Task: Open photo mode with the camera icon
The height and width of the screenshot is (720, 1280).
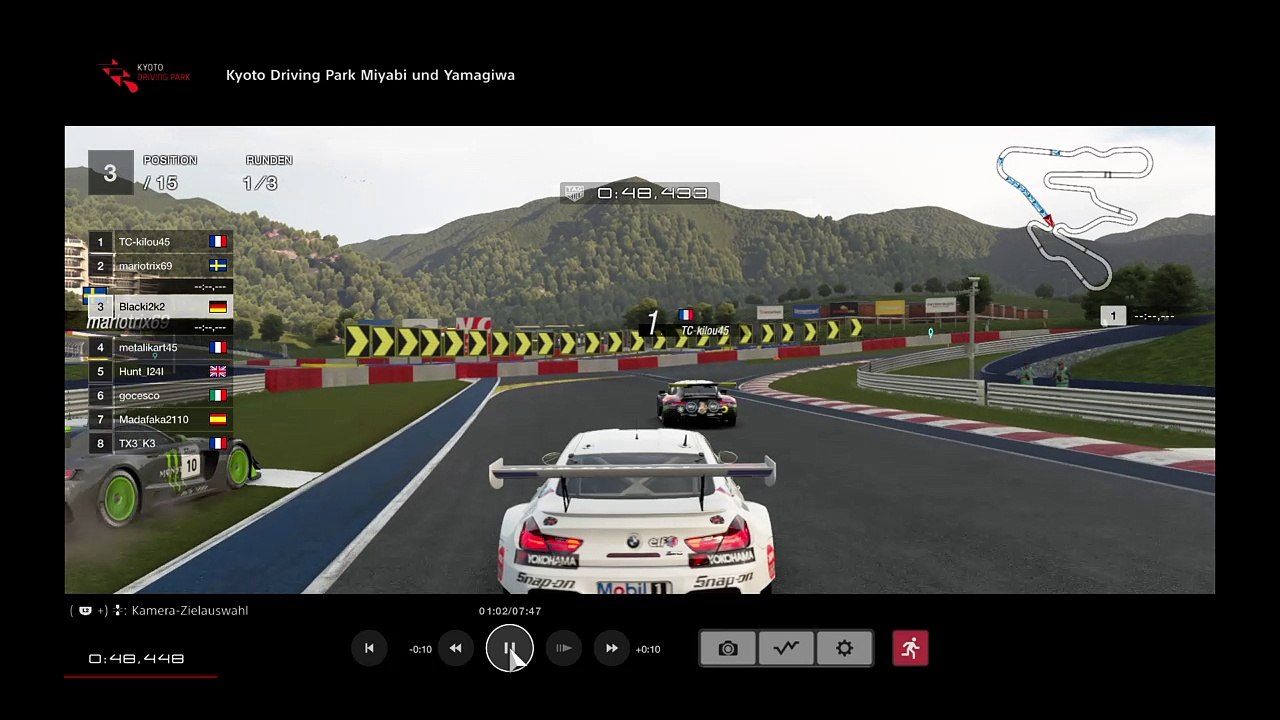Action: tap(728, 649)
